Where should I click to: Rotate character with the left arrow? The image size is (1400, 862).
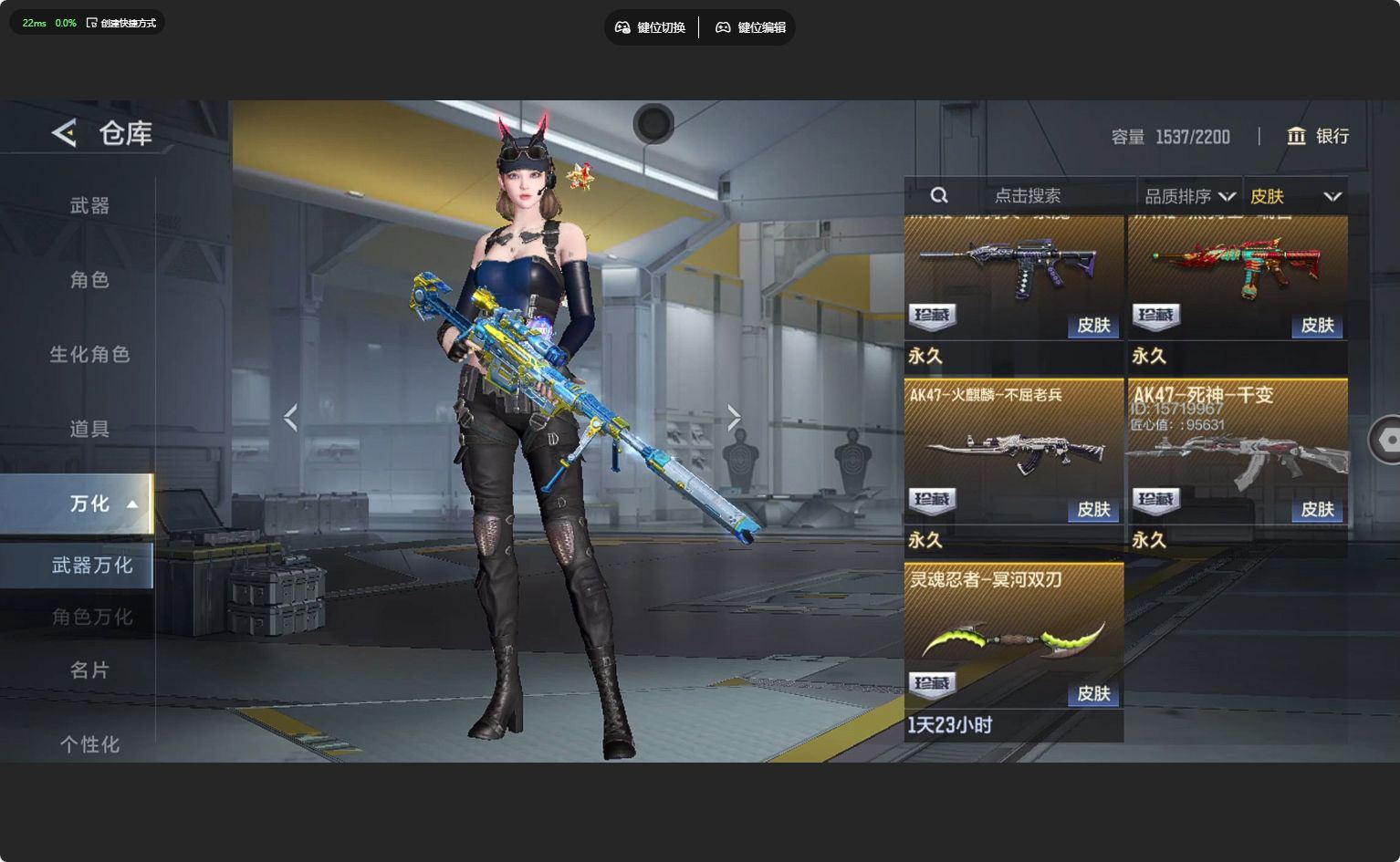click(290, 418)
